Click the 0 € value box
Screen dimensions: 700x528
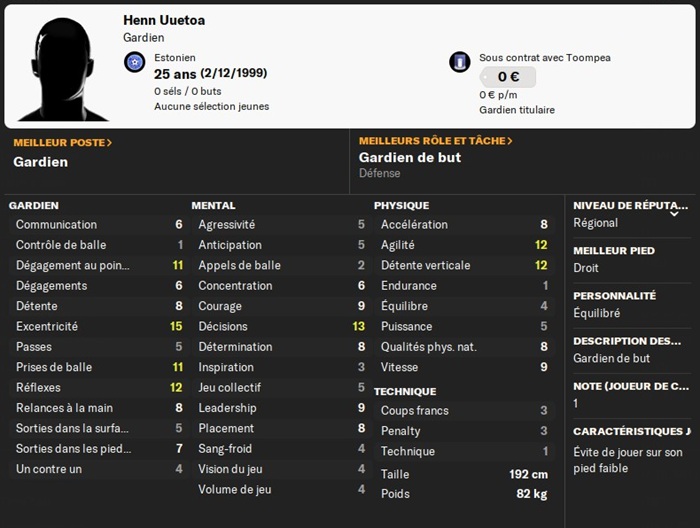507,77
